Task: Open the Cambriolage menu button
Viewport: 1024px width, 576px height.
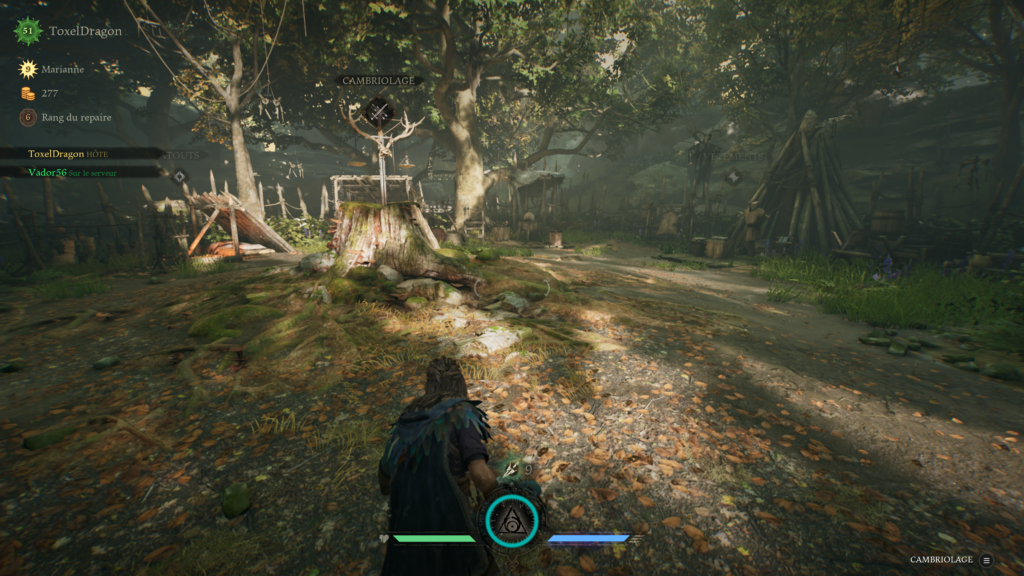Action: coord(987,560)
